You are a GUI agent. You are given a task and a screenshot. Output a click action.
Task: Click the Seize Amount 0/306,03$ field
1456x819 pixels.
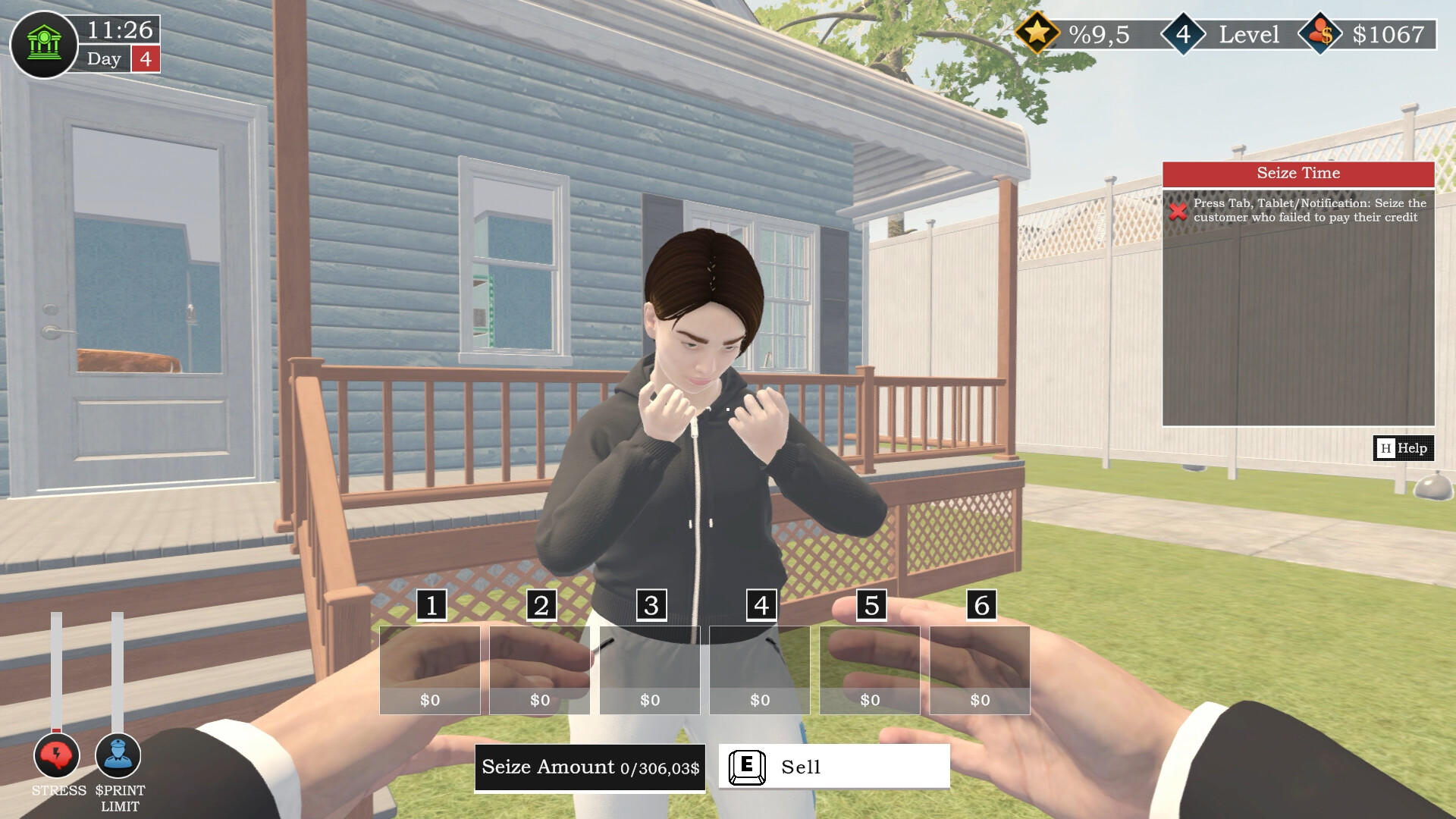click(589, 767)
